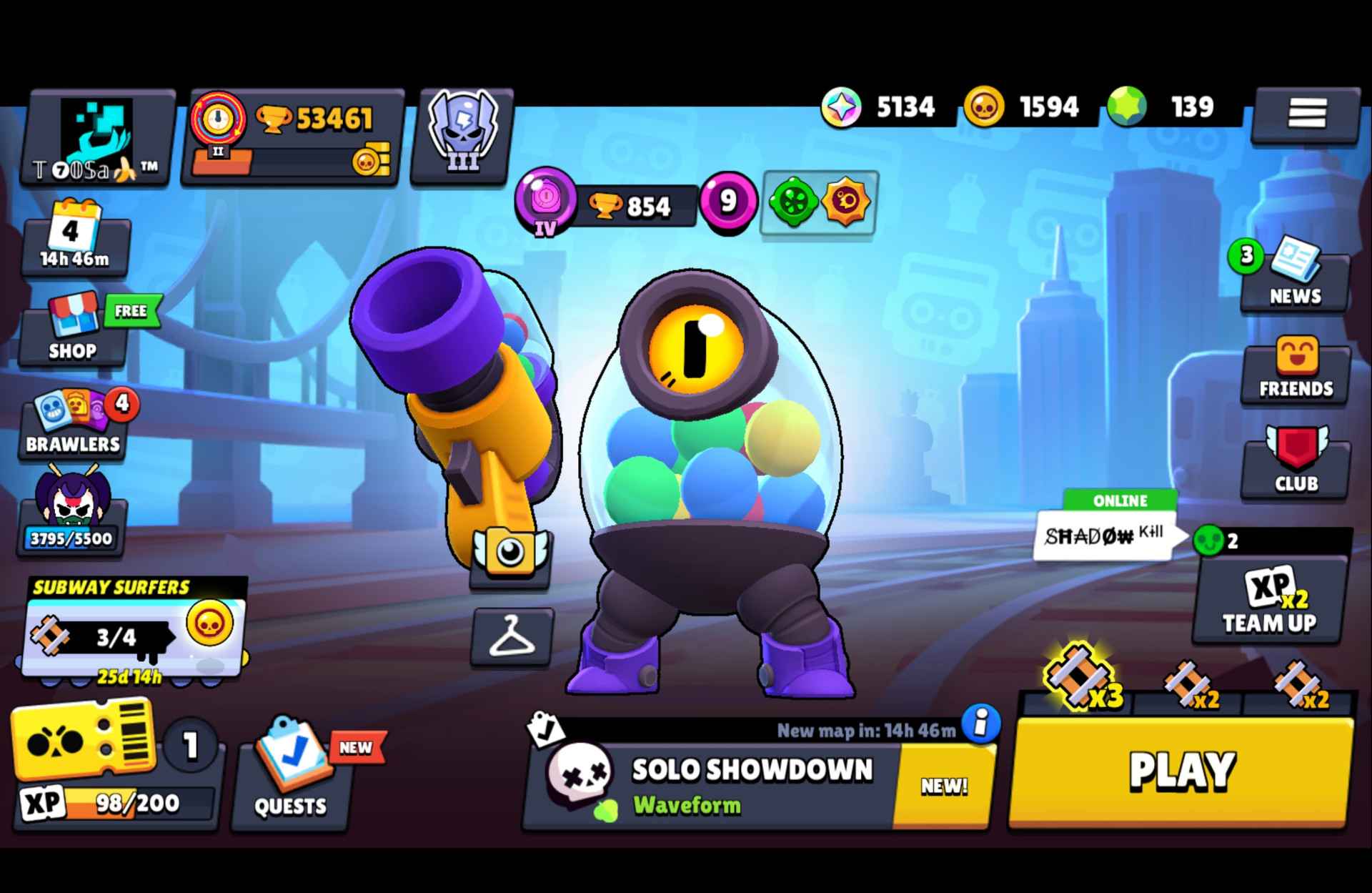This screenshot has height=893, width=1372.
Task: Open the Team Up XP x2 panel
Action: [x=1270, y=604]
